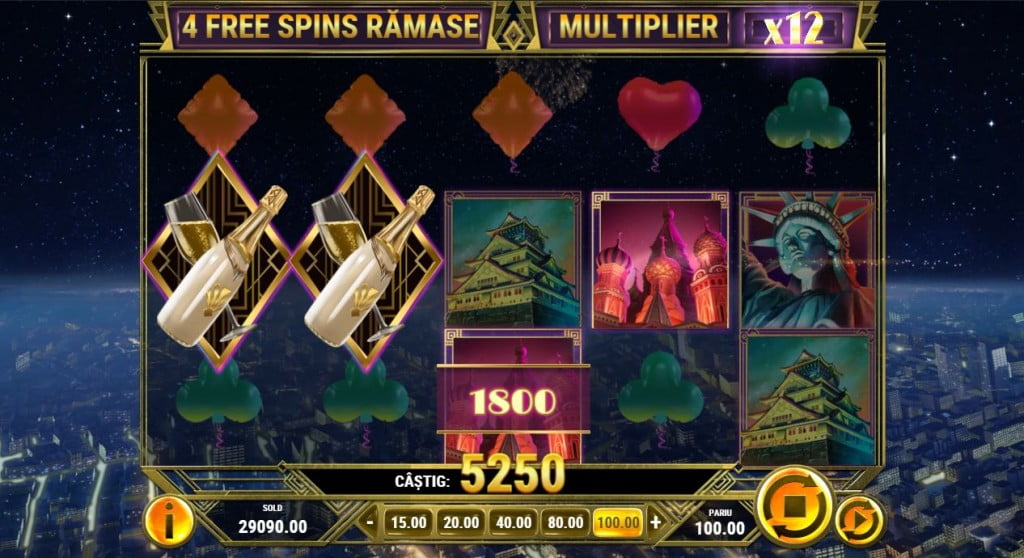Select the highlighted 100.00 bet

[x=619, y=521]
